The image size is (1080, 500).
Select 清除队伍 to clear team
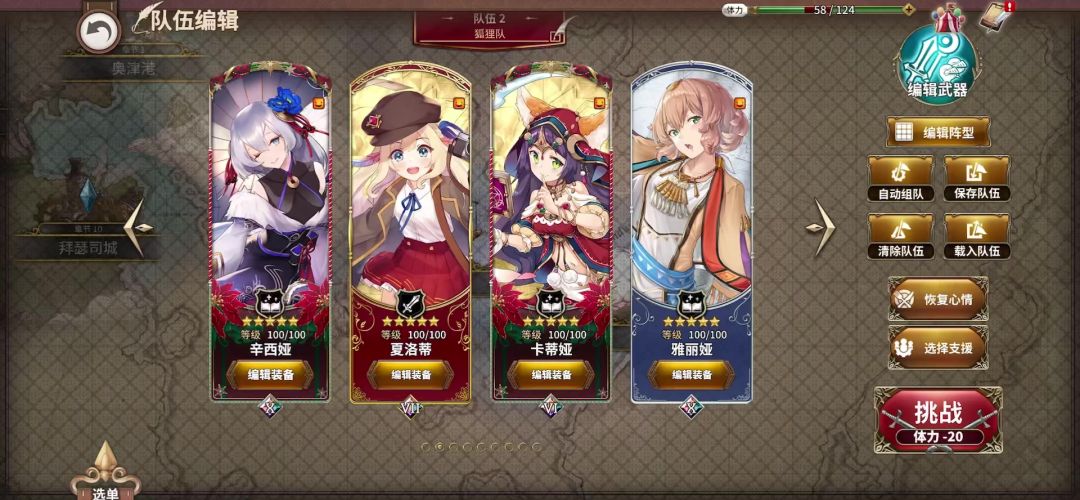(900, 237)
